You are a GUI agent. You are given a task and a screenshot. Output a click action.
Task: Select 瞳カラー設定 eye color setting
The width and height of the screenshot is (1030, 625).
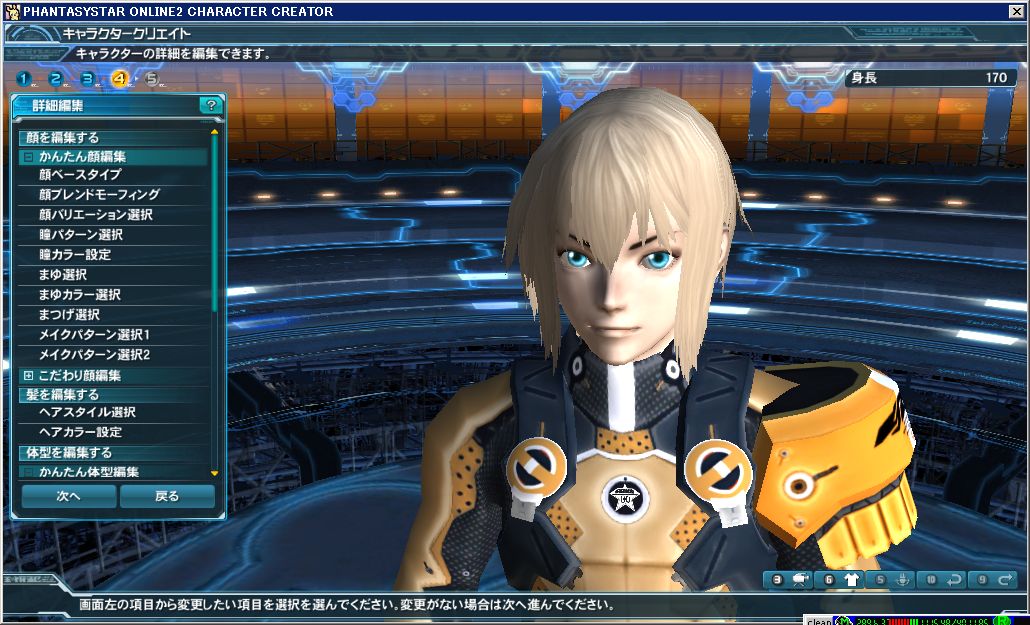click(x=75, y=255)
